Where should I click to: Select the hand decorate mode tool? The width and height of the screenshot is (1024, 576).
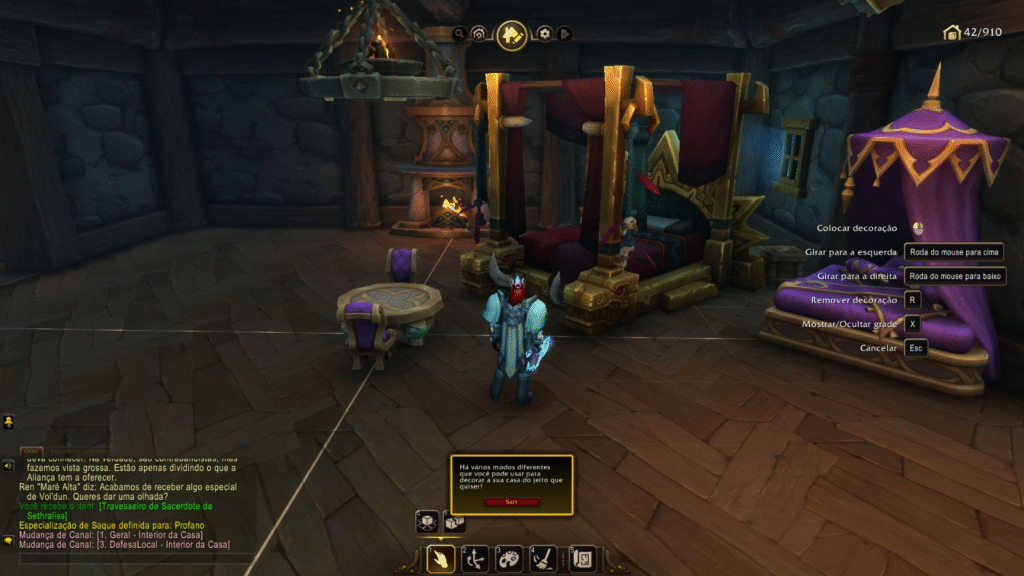(441, 558)
